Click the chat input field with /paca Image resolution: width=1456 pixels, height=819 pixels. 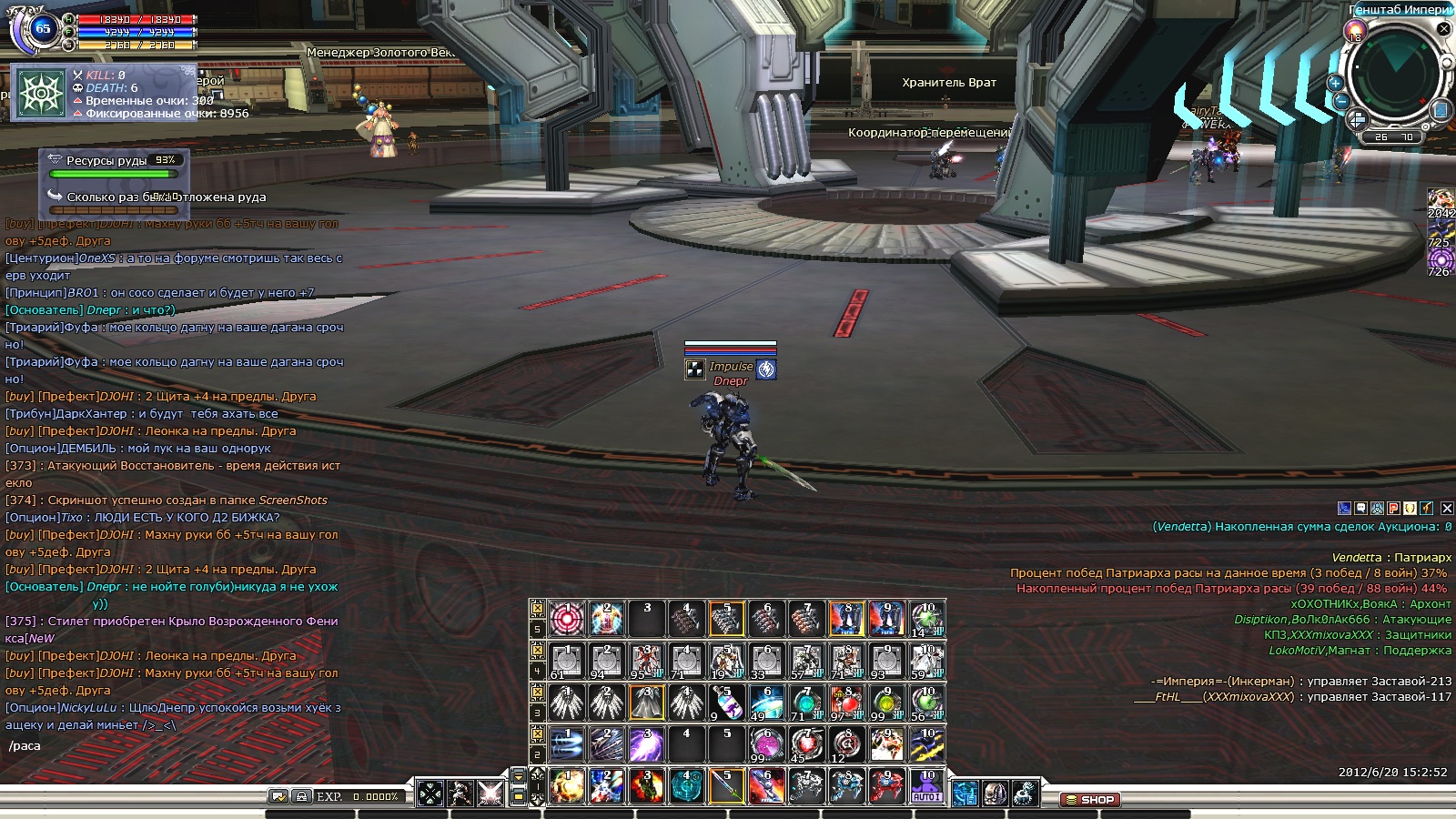tap(173, 746)
